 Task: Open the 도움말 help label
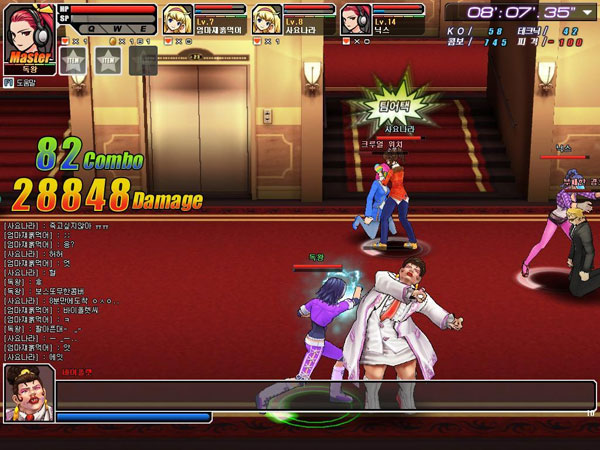pyautogui.click(x=24, y=83)
